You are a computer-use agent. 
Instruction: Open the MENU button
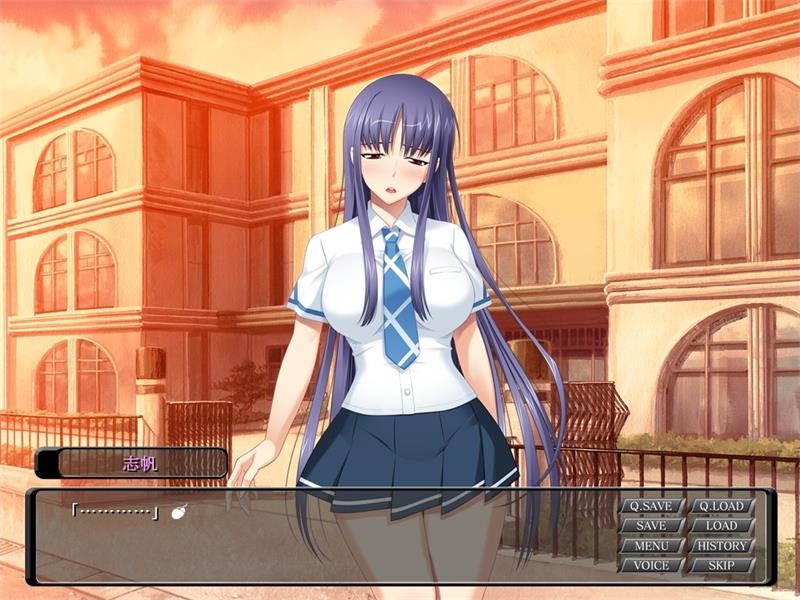[651, 546]
